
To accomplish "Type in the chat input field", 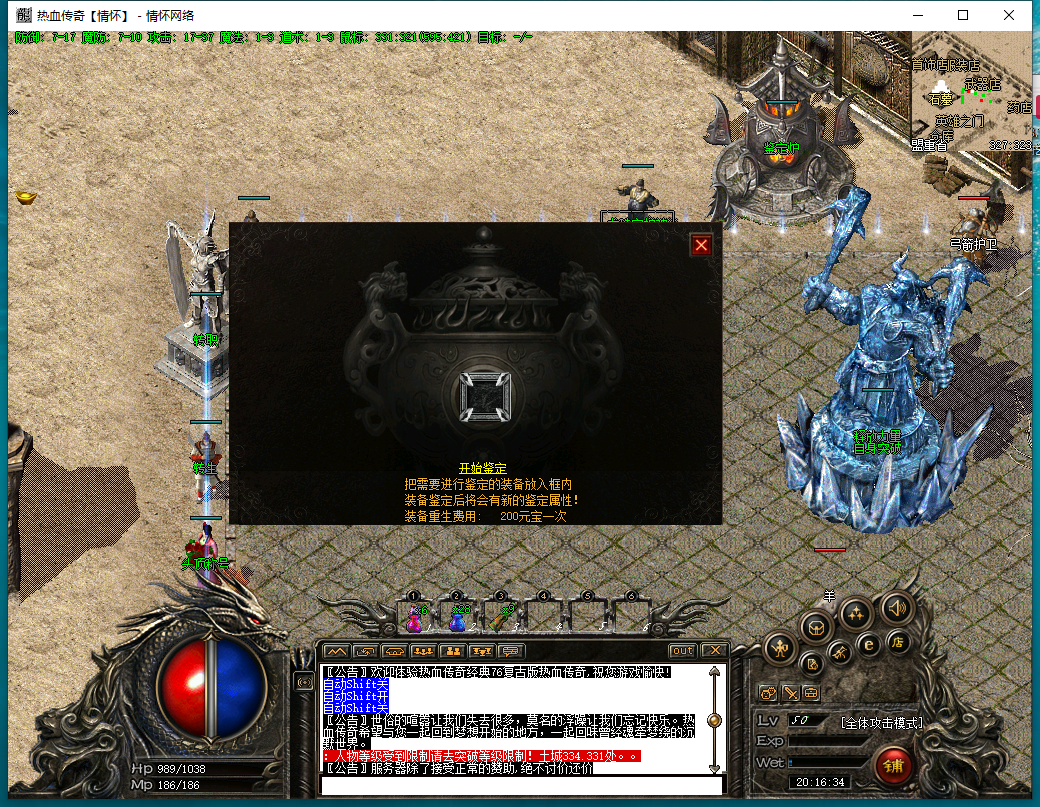I will 520,785.
